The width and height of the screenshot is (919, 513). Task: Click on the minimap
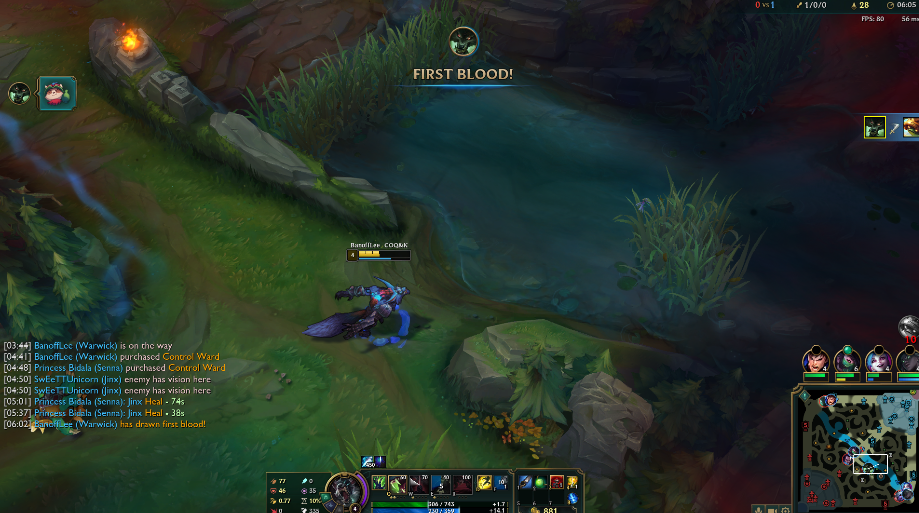tap(857, 448)
